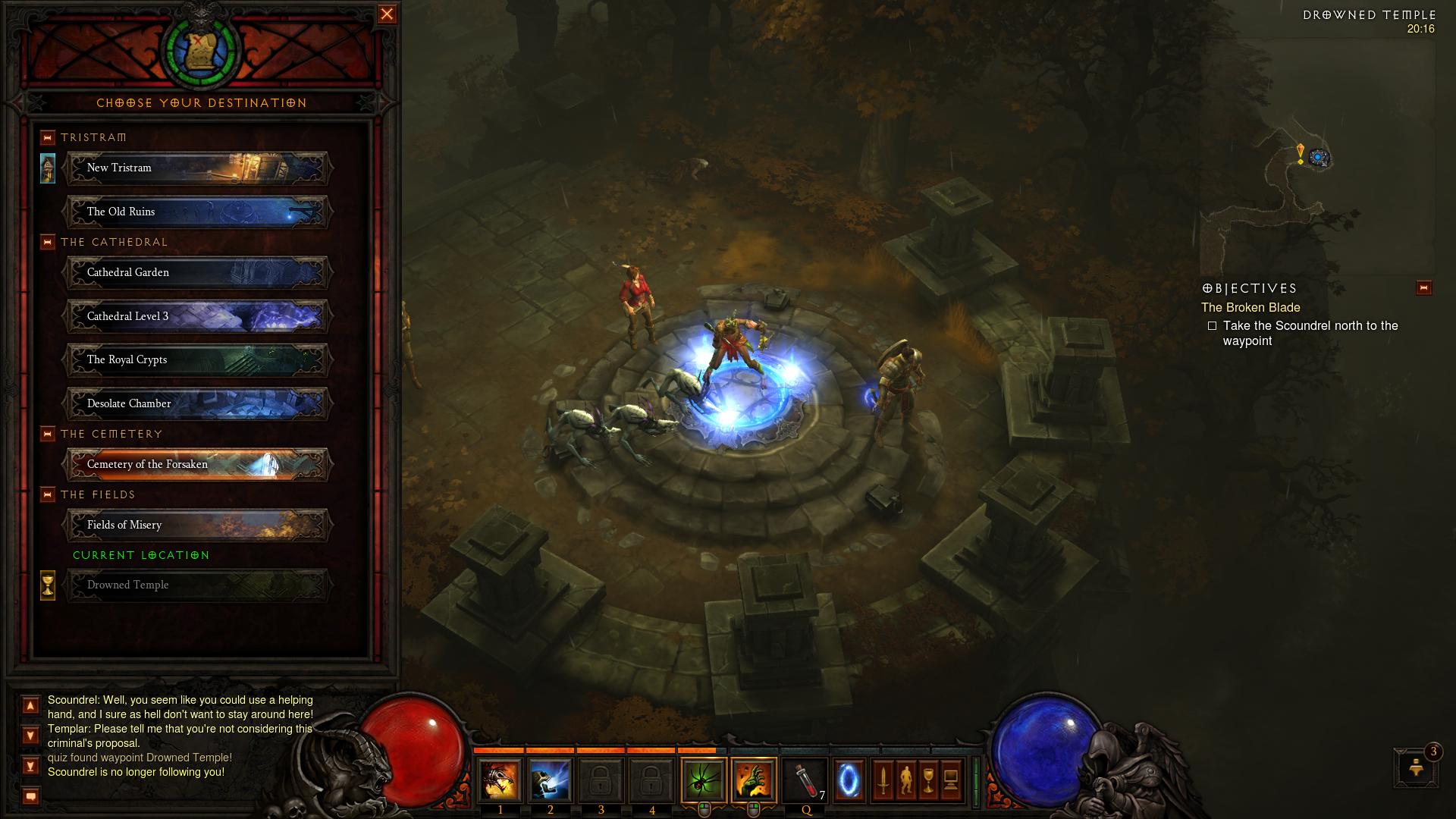
Task: Select the green spider skill
Action: (703, 780)
